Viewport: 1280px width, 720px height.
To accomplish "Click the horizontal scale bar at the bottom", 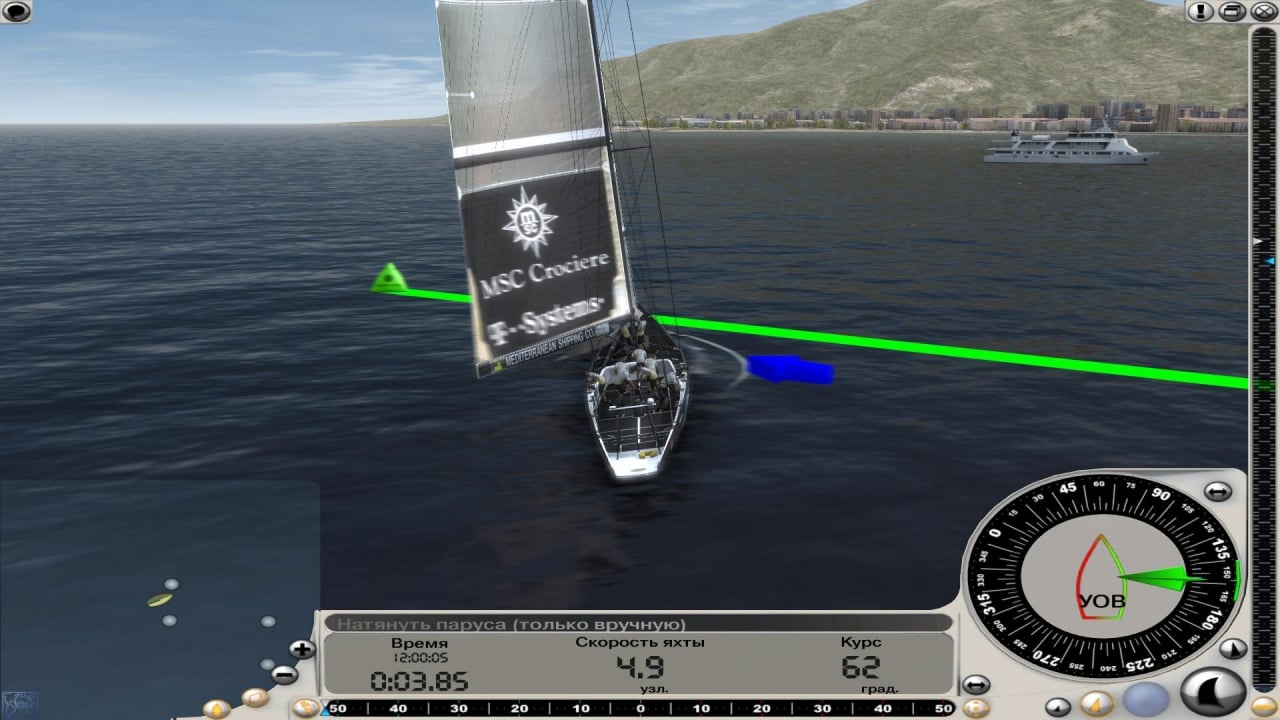I will (640, 709).
